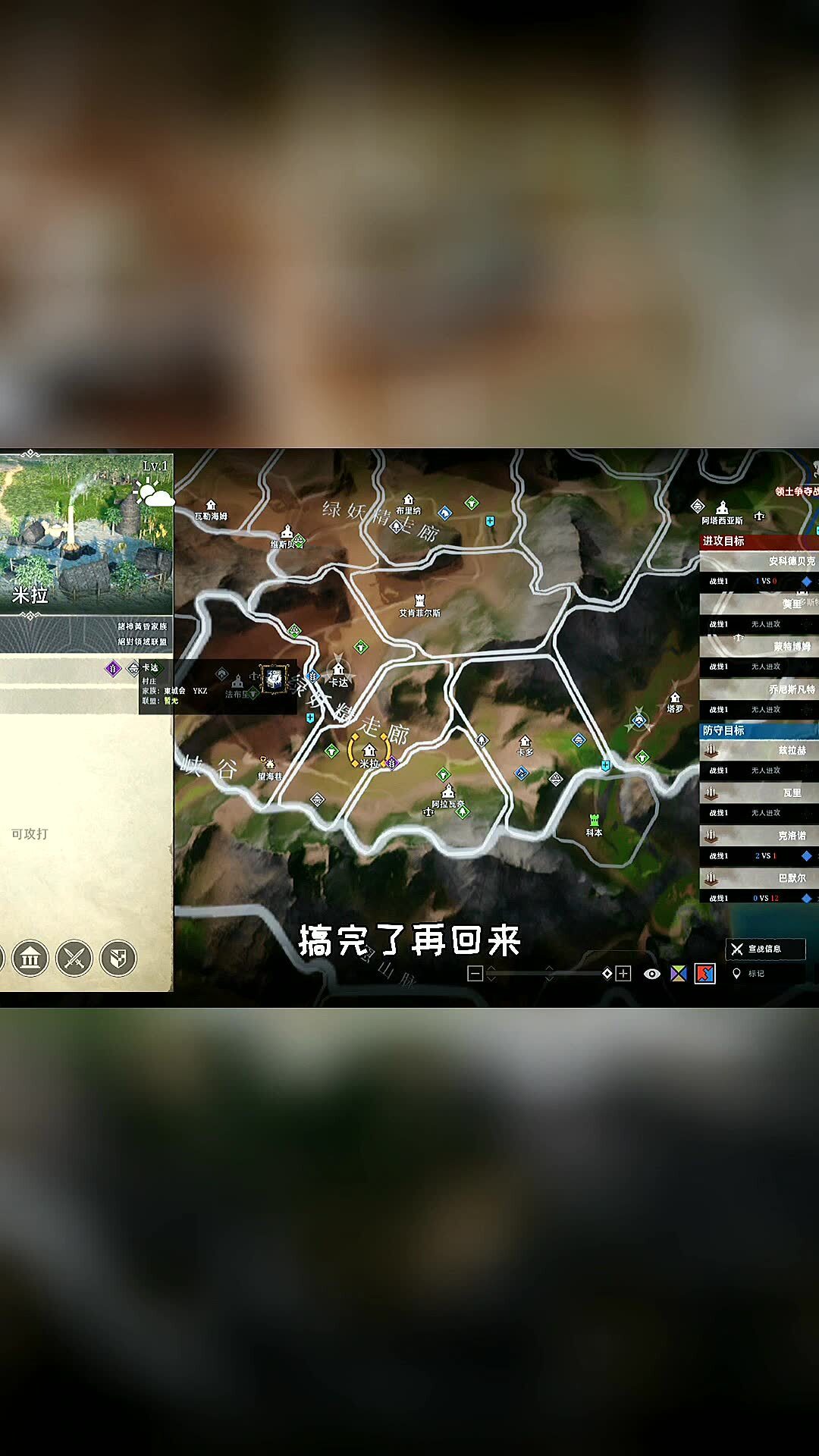Select defense target 兹拉赫
This screenshot has height=1456, width=819.
tap(758, 750)
